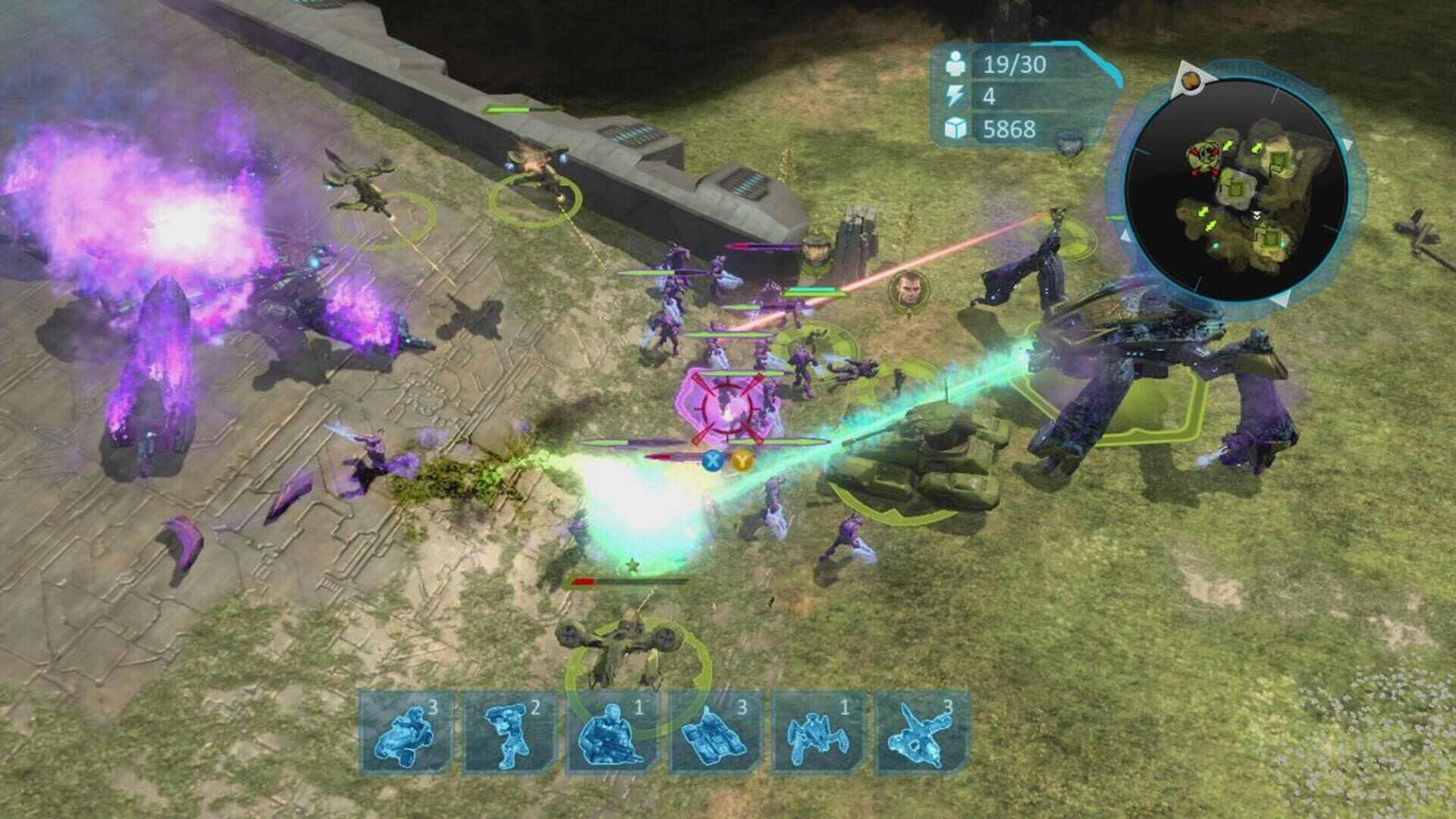The height and width of the screenshot is (819, 1456).
Task: Click the double-chevron arrow inside the minimap
Action: point(1257,215)
